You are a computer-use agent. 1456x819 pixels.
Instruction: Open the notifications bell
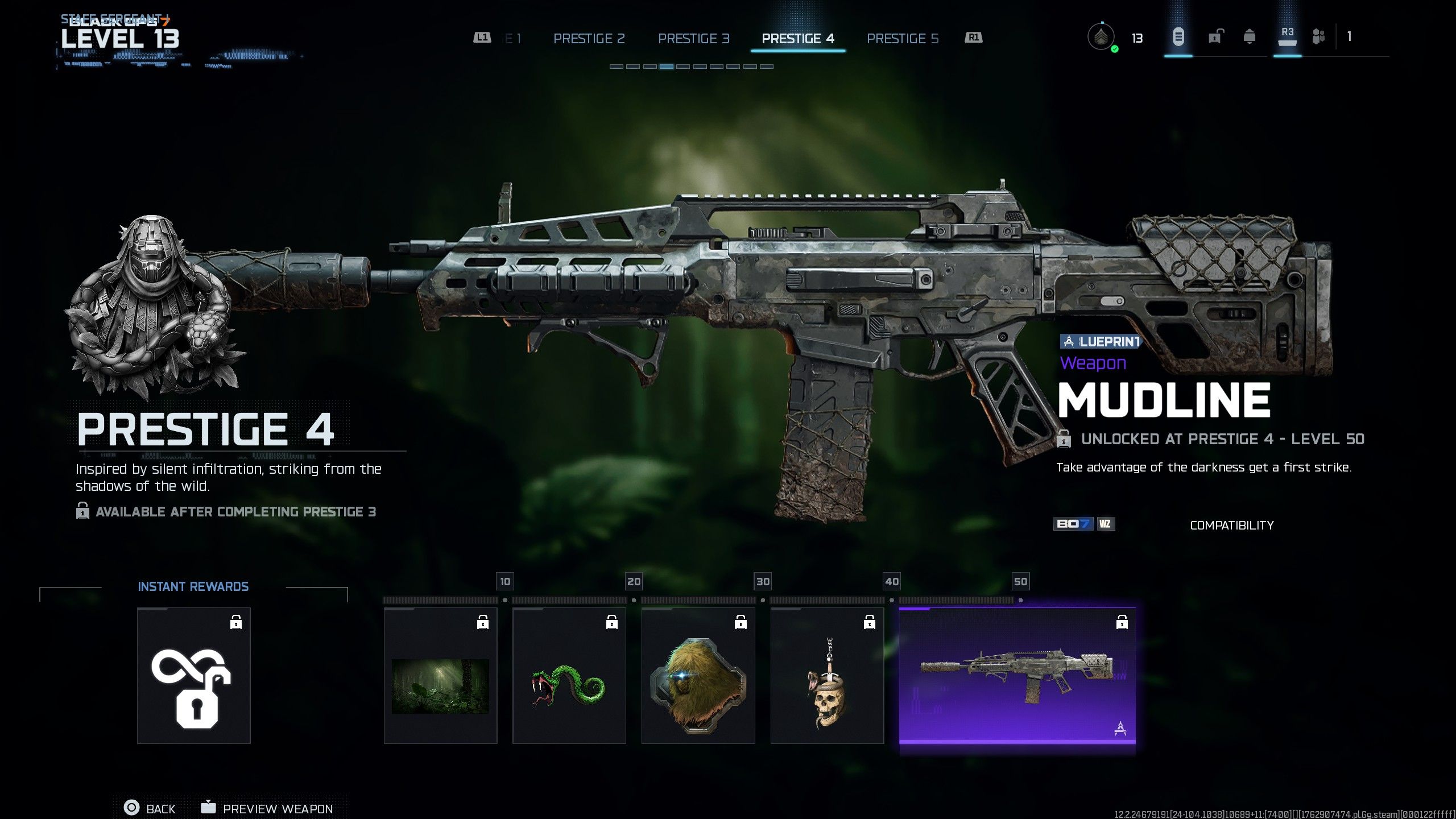click(x=1250, y=38)
